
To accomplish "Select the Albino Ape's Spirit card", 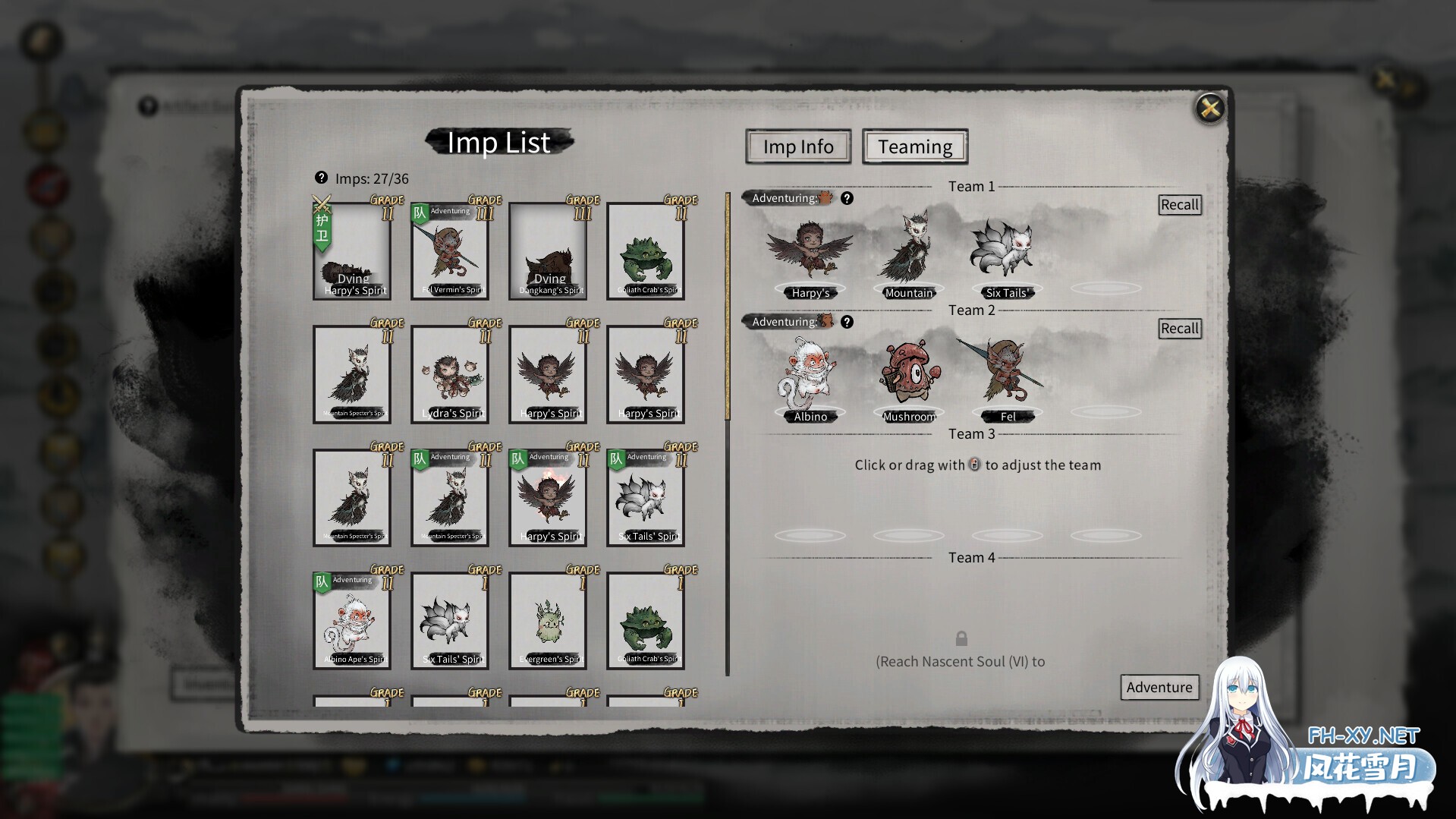I will (352, 621).
